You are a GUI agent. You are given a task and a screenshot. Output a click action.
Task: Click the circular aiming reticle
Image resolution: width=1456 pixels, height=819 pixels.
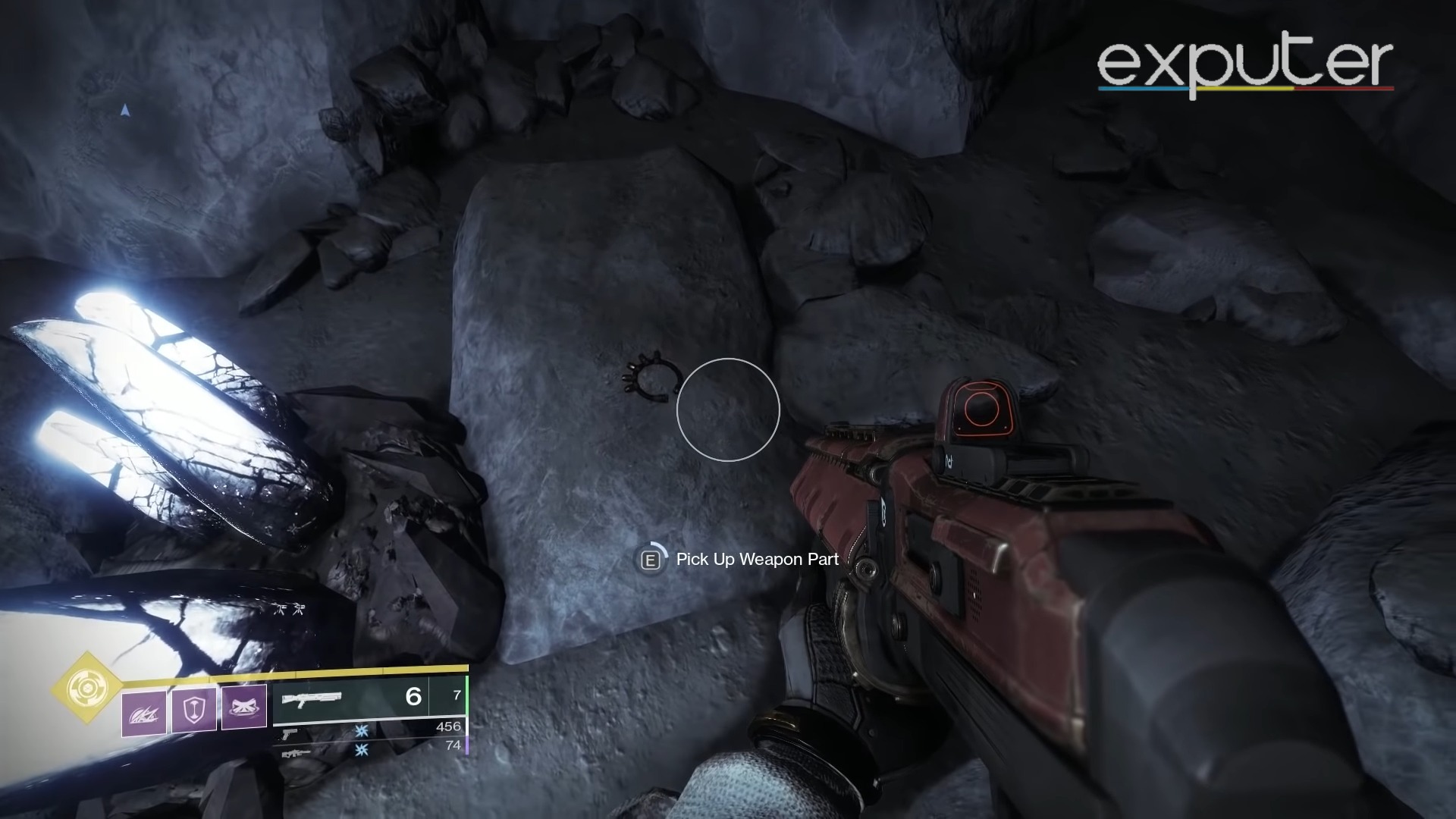[728, 409]
